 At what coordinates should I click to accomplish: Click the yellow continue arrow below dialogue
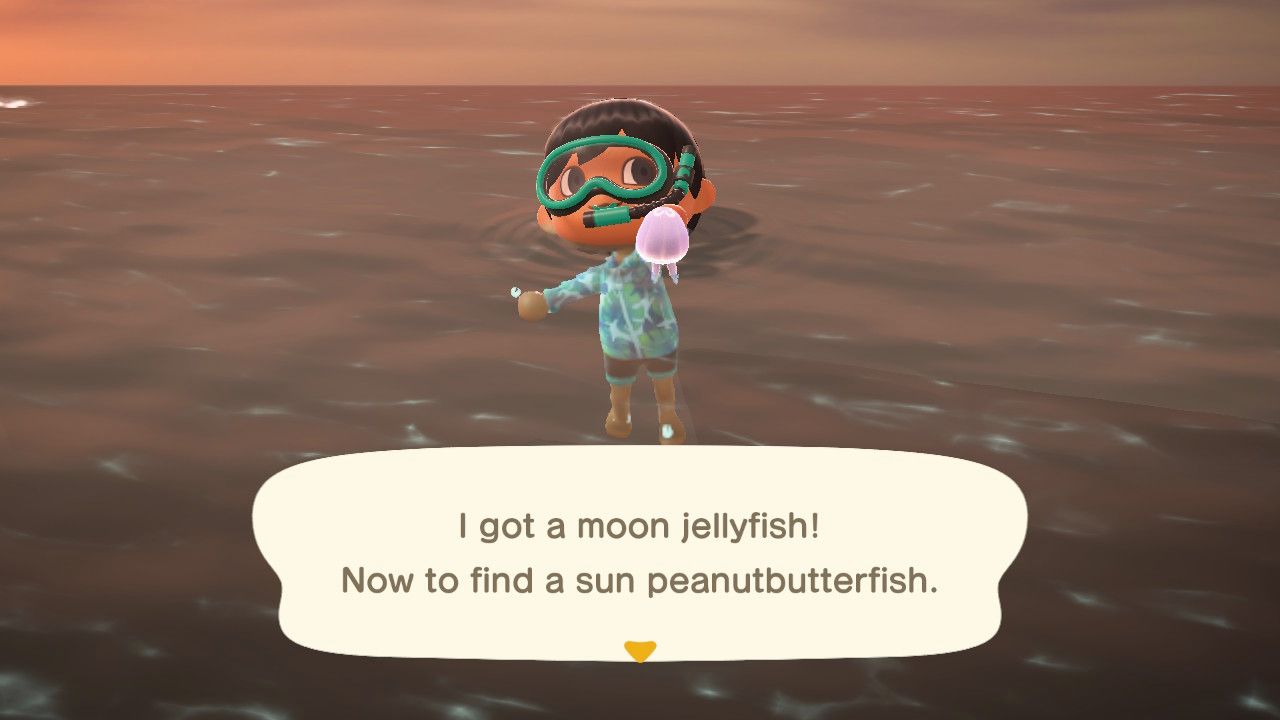coord(640,648)
